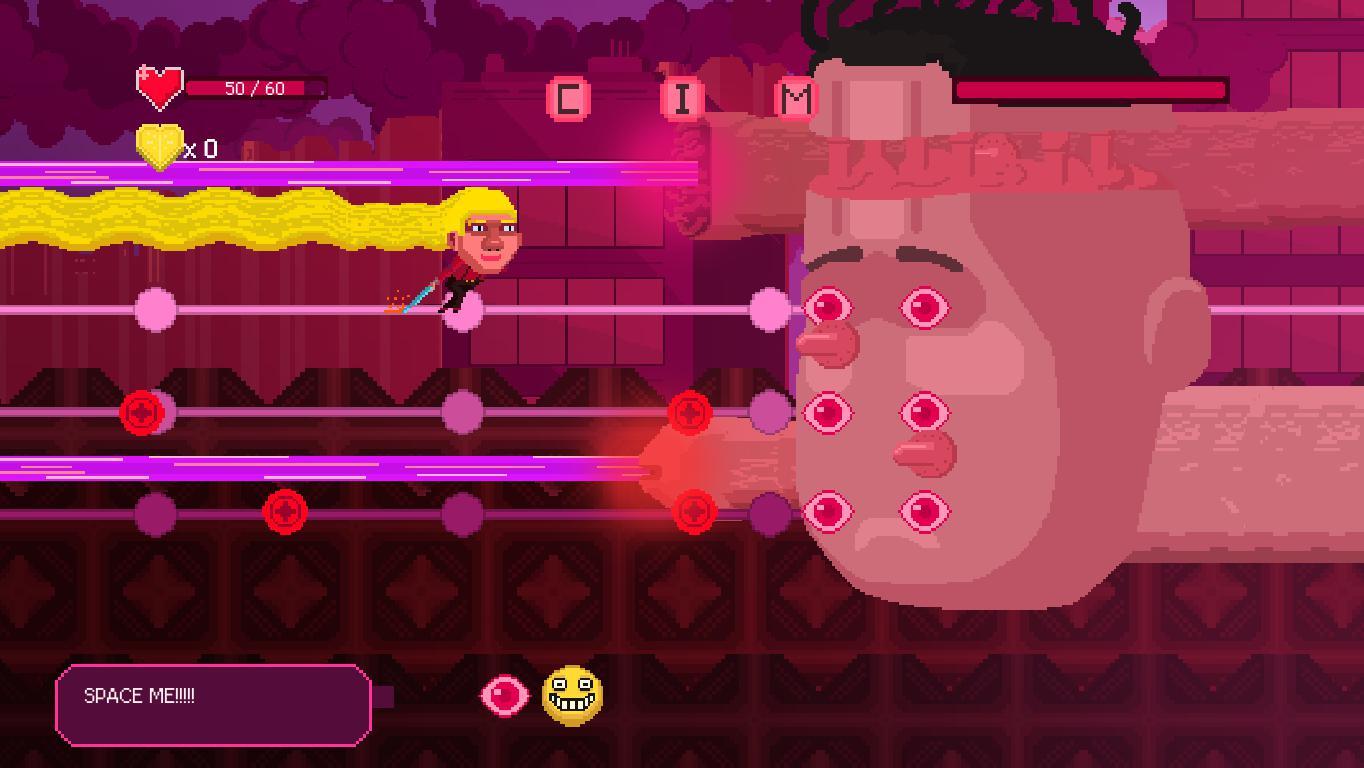The width and height of the screenshot is (1364, 768).
Task: Click the grinning yellow smiley icon
Action: pos(572,697)
